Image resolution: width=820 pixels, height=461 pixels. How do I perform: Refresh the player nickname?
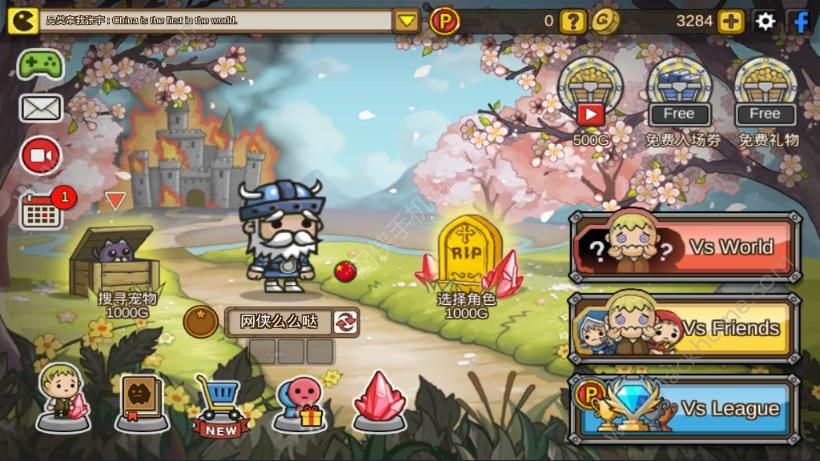click(x=345, y=321)
